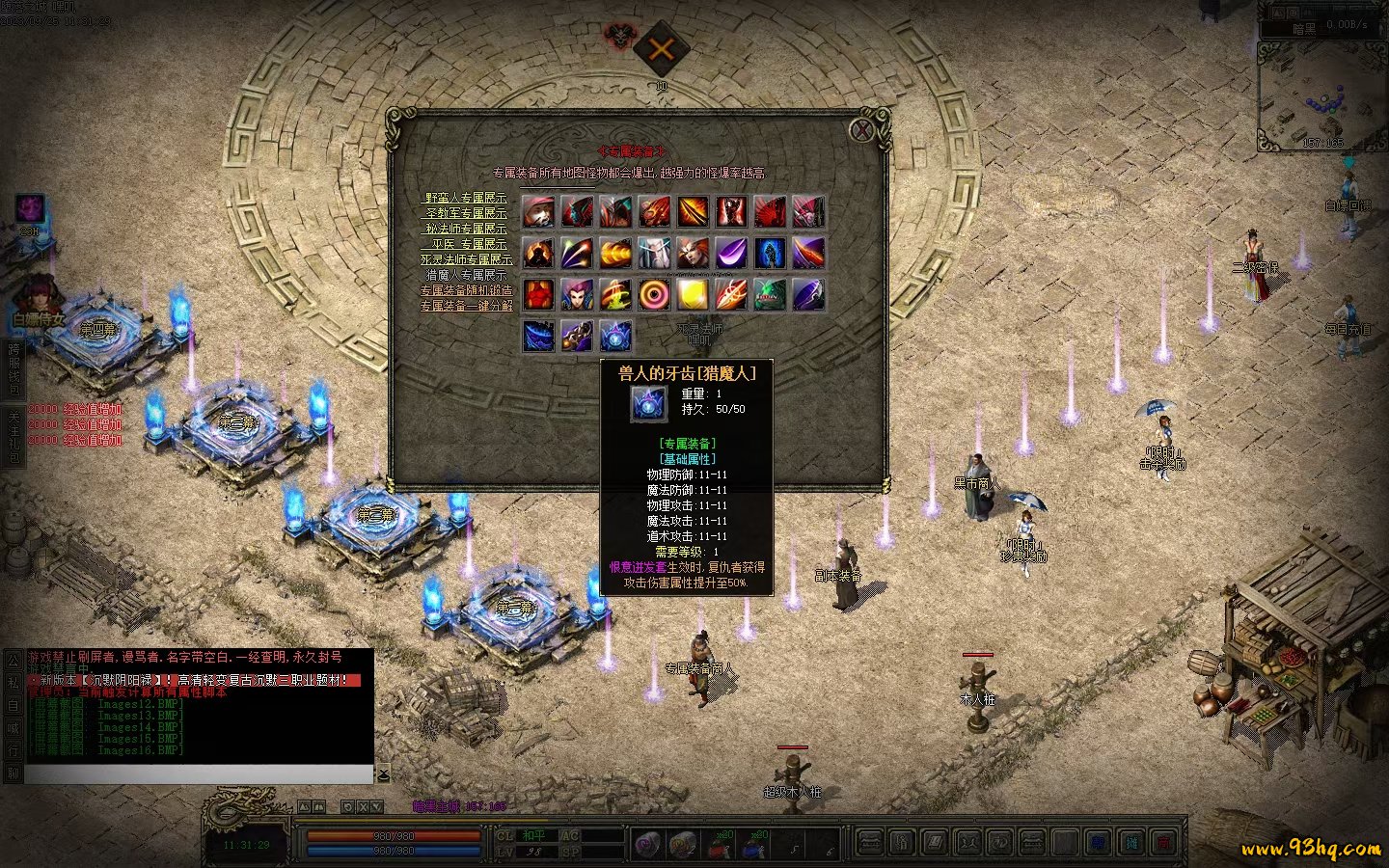Select the 喊 shout chat channel
The height and width of the screenshot is (868, 1389).
coord(13,728)
